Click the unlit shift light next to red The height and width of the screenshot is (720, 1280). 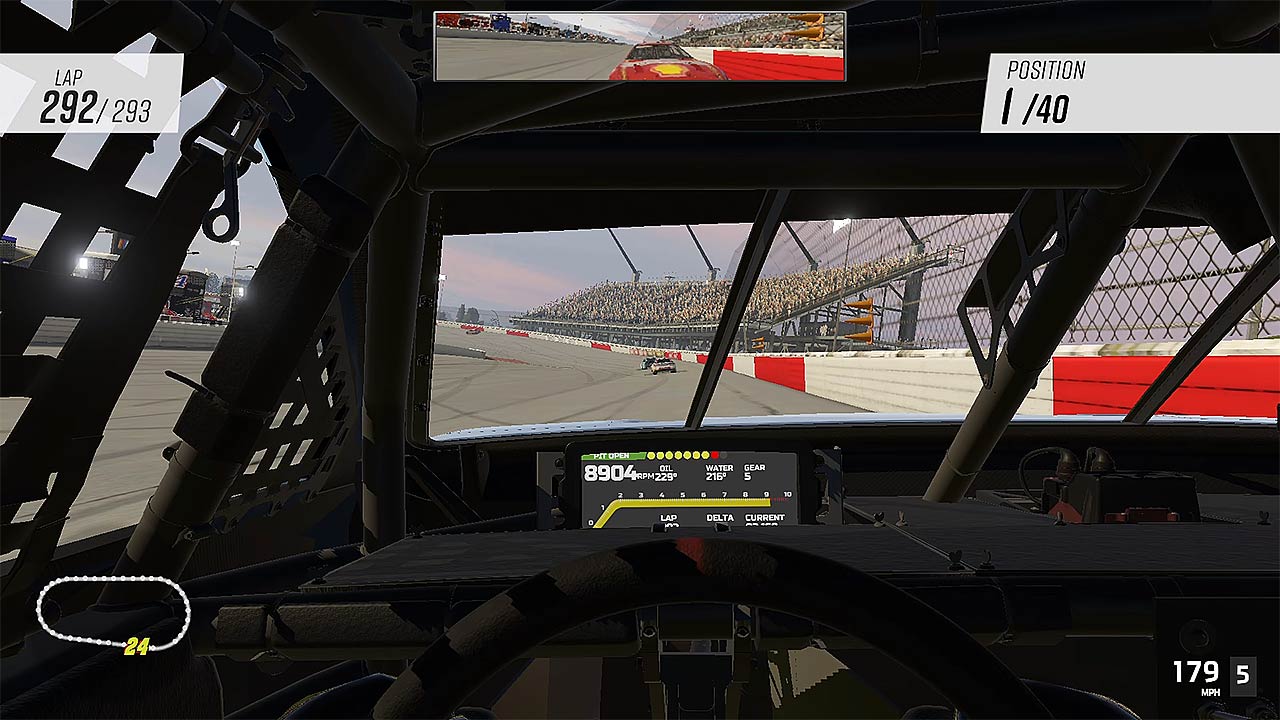point(723,455)
